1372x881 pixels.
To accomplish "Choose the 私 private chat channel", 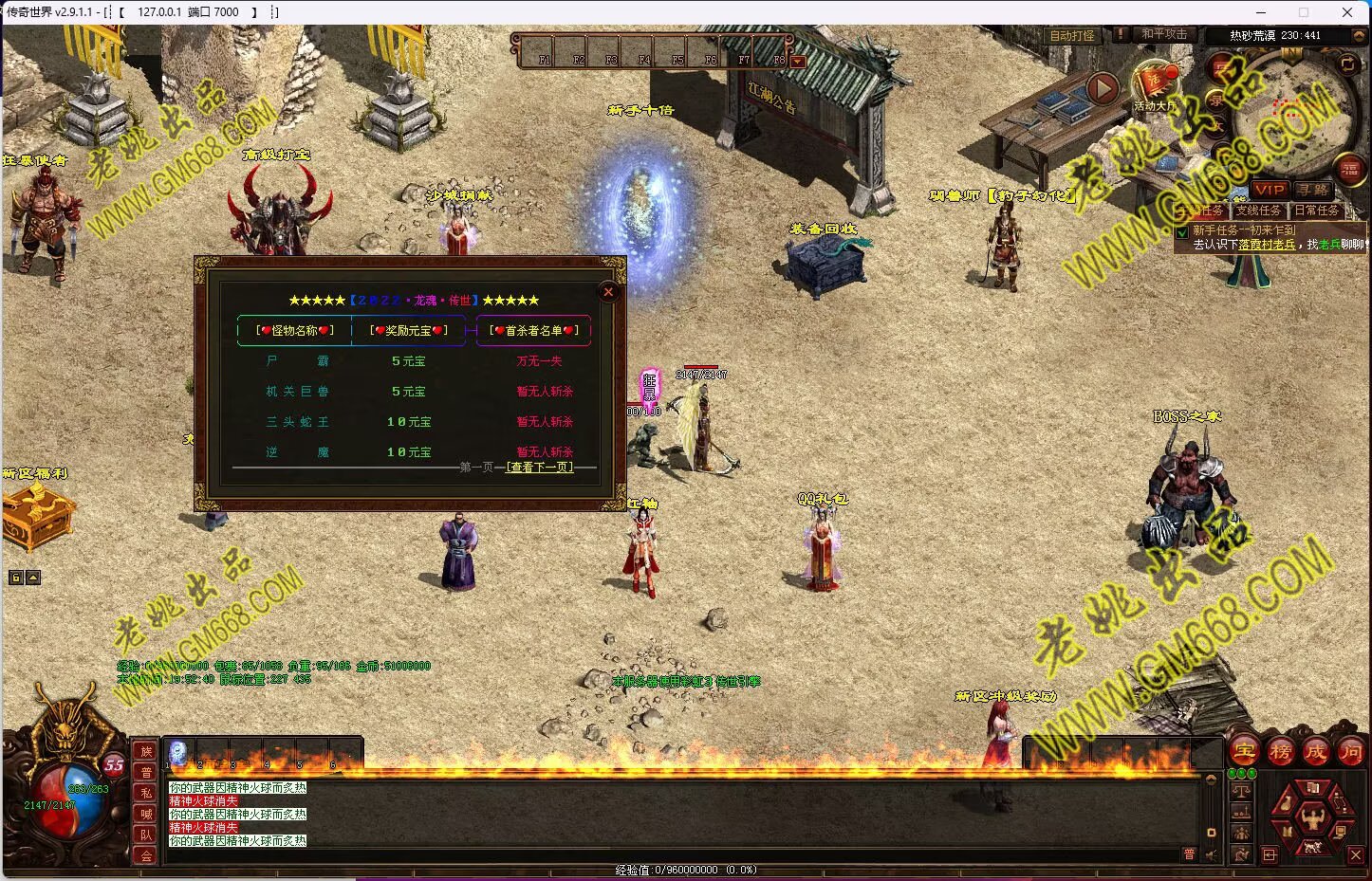I will (146, 793).
